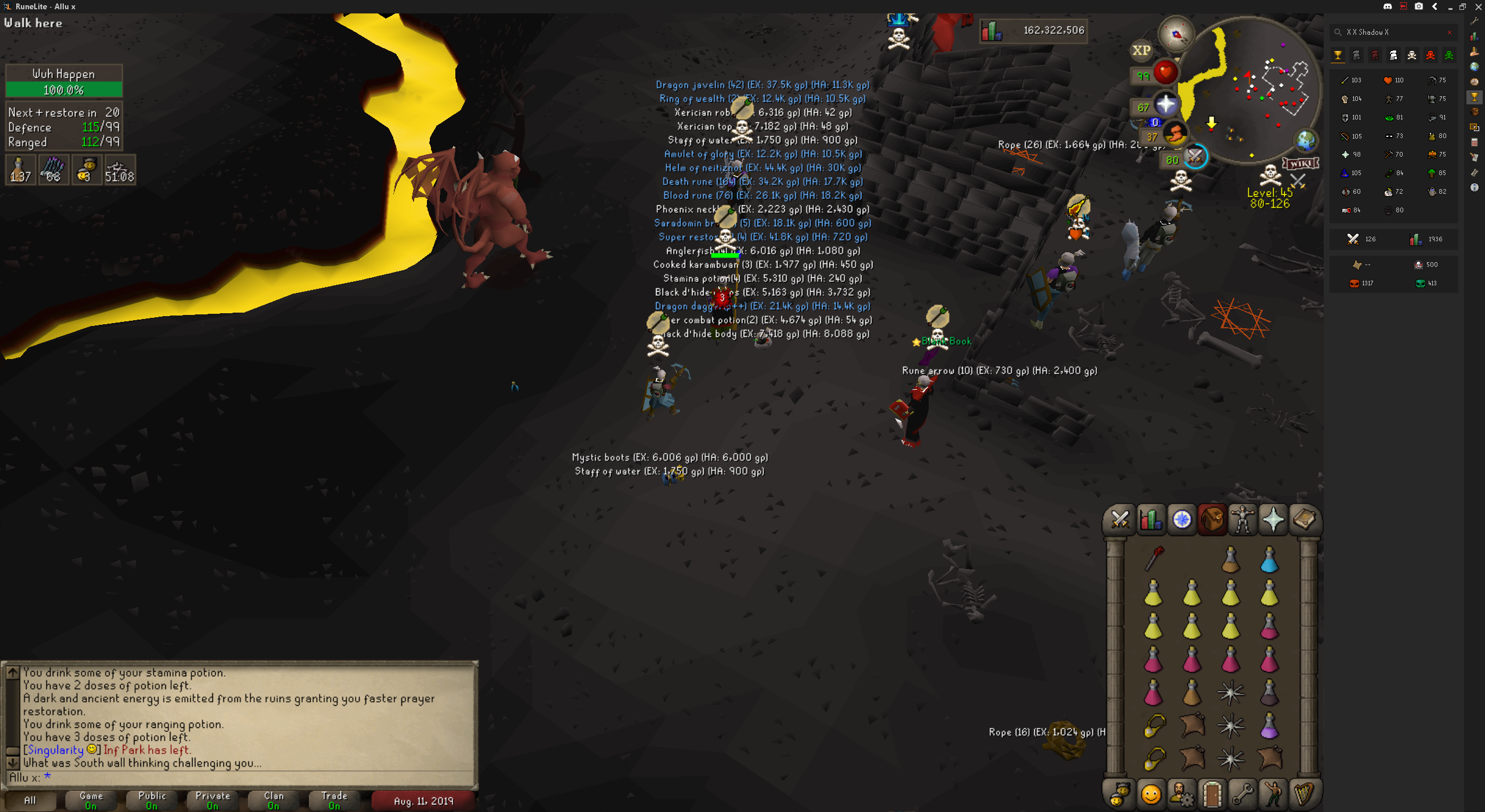This screenshot has height=812, width=1485.
Task: Show the Prayer tab
Action: 1273,519
